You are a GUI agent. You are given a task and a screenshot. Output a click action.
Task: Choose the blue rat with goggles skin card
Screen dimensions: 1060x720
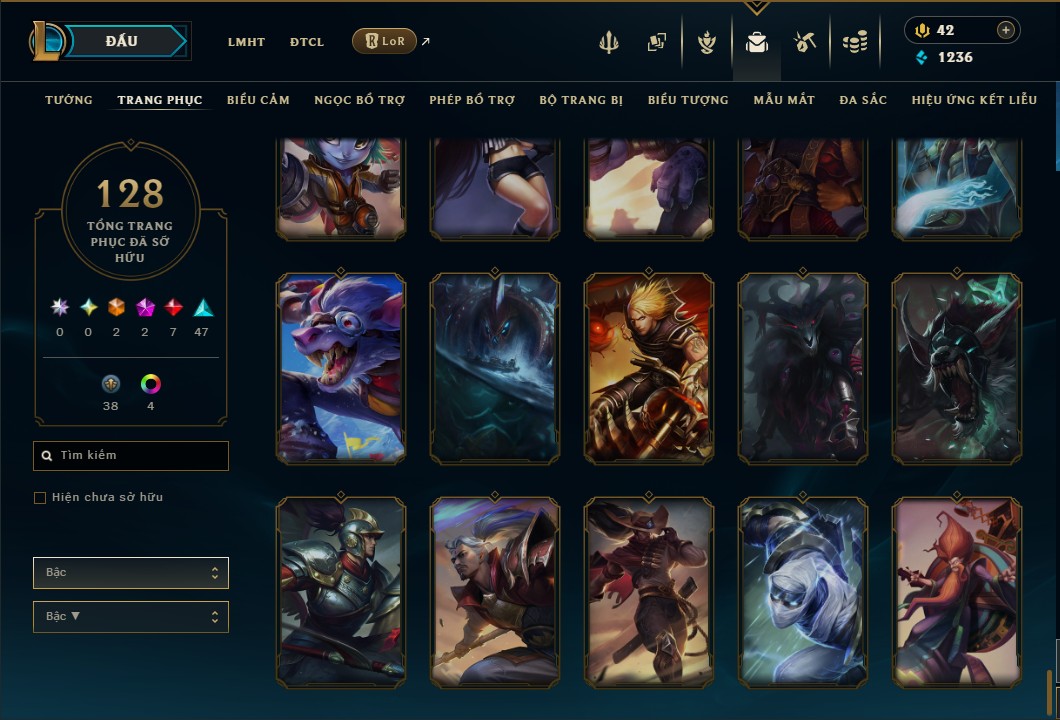[x=341, y=368]
